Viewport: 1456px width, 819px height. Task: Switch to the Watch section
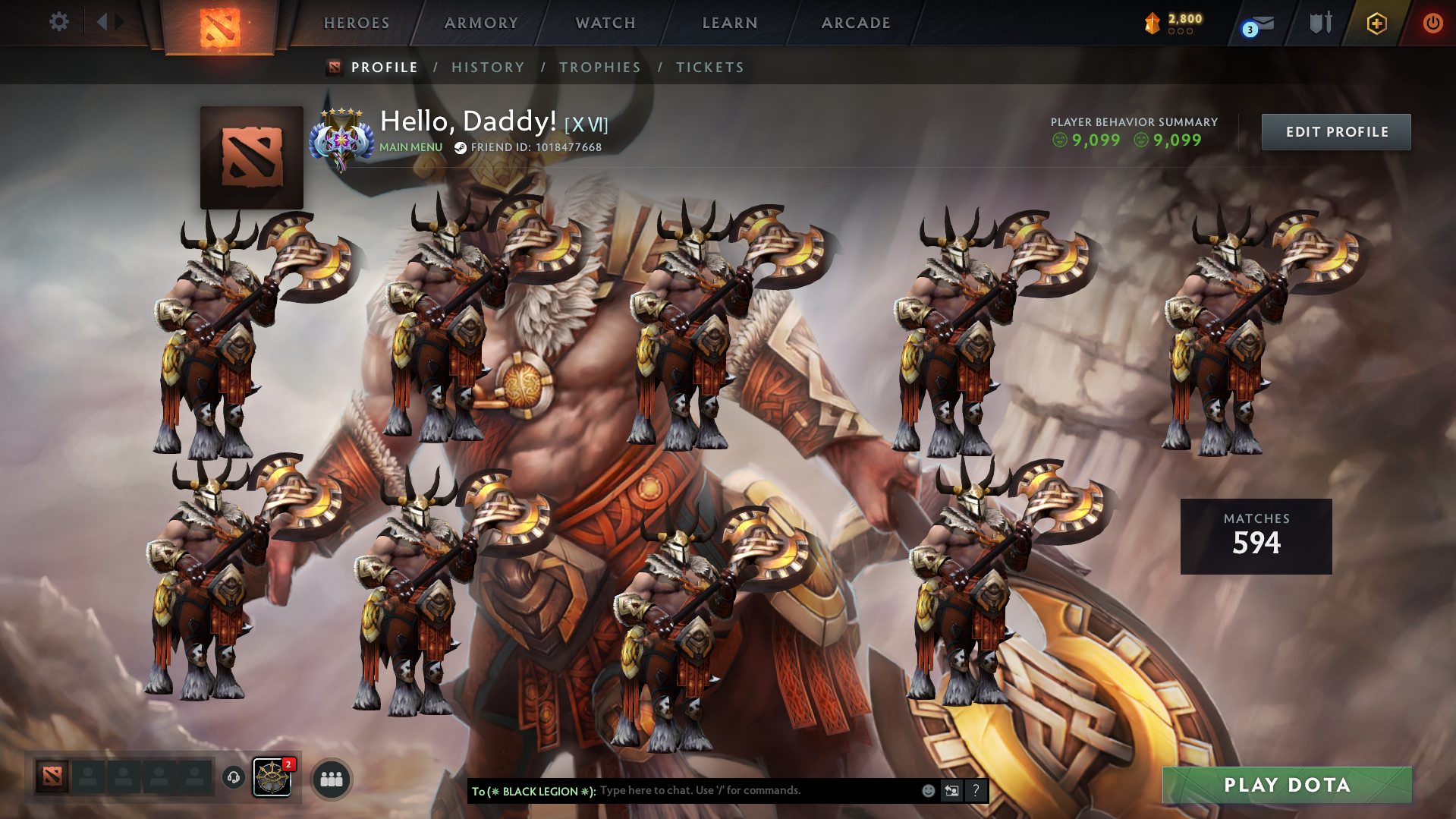coord(605,23)
